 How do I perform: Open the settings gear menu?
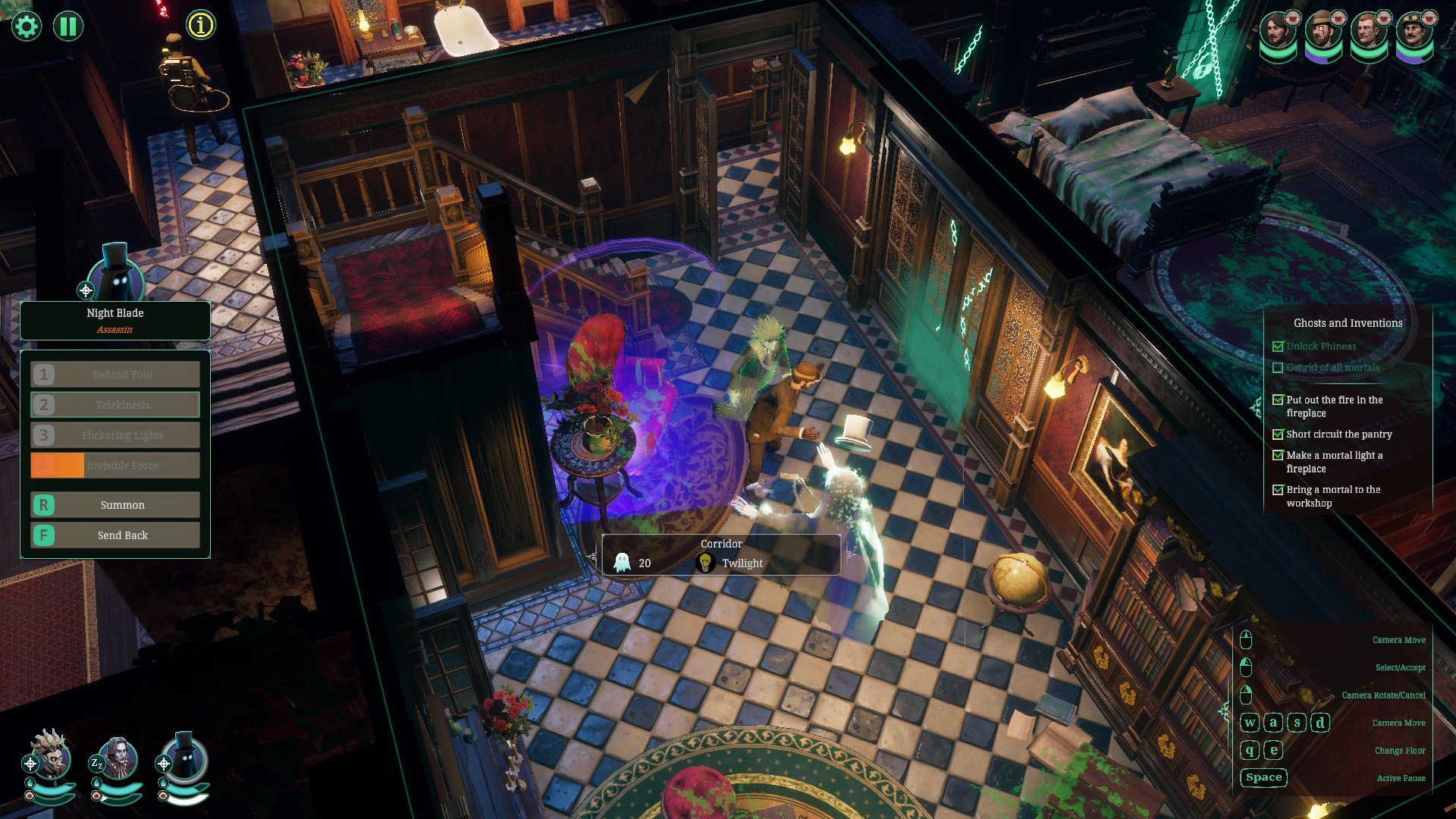coord(27,27)
